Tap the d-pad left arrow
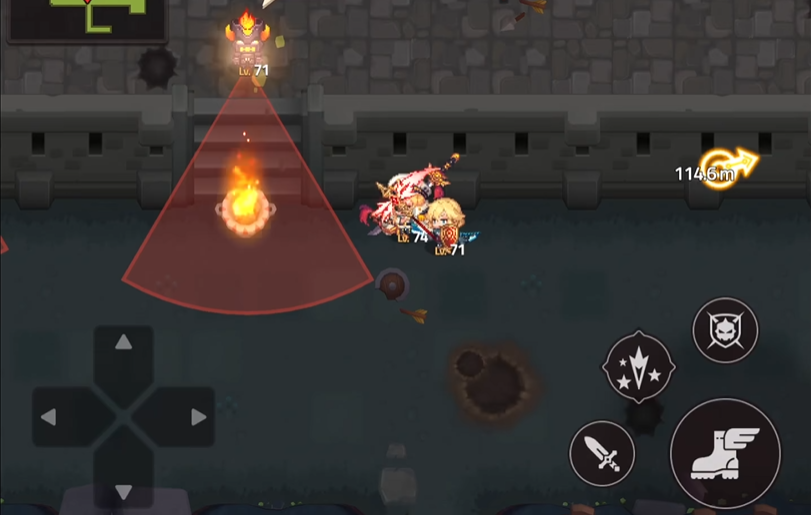The height and width of the screenshot is (515, 811). point(49,417)
